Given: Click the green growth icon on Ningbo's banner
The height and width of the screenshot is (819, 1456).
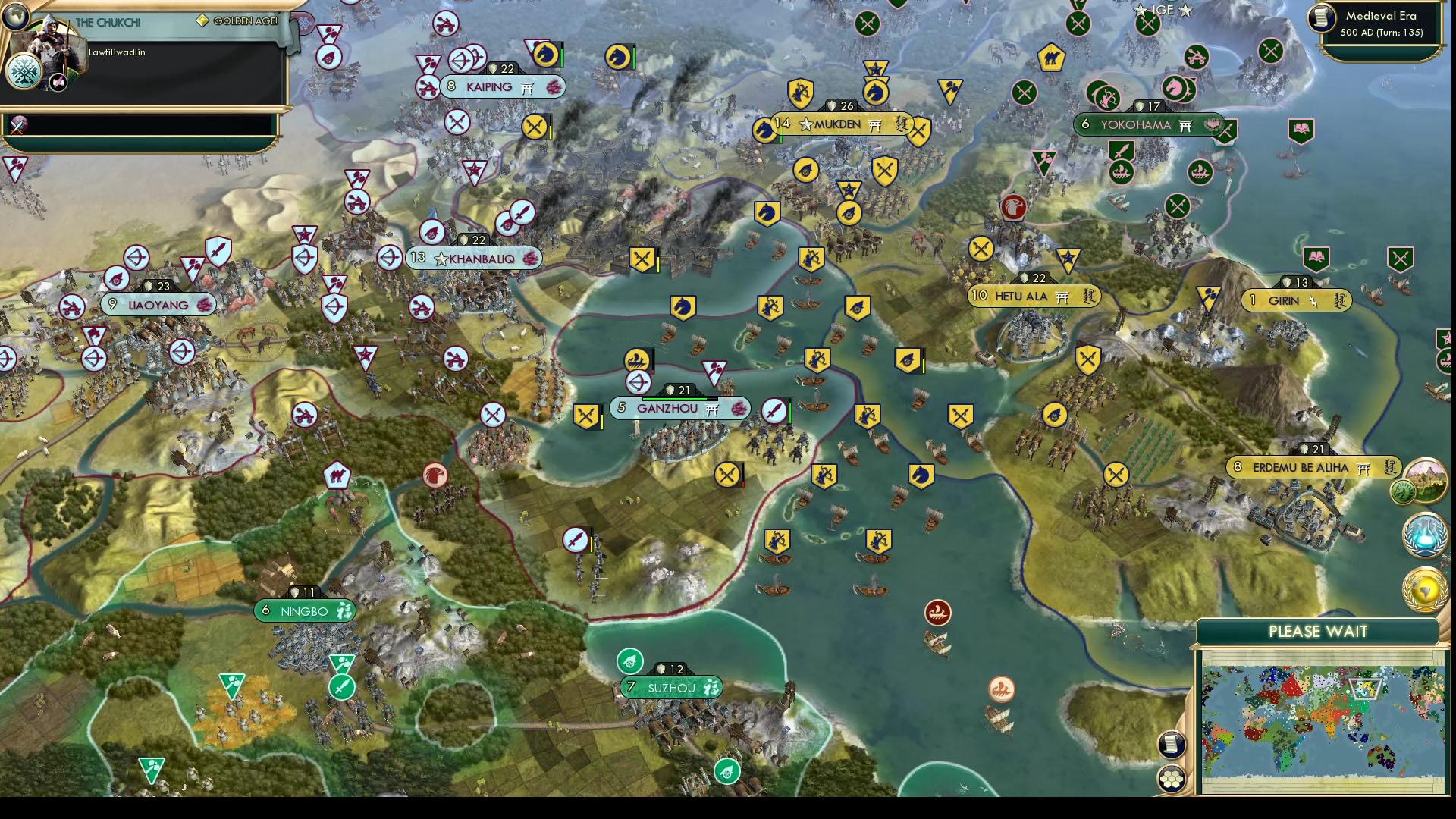Looking at the screenshot, I should click(345, 608).
